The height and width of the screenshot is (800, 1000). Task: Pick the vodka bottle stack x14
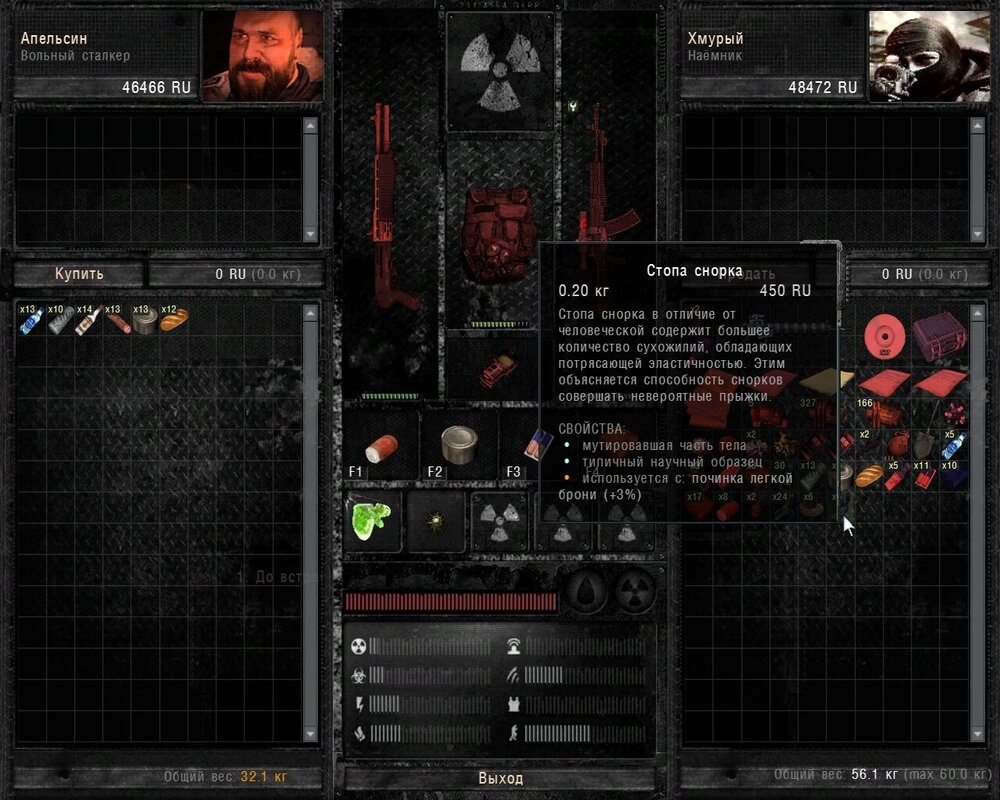click(88, 320)
